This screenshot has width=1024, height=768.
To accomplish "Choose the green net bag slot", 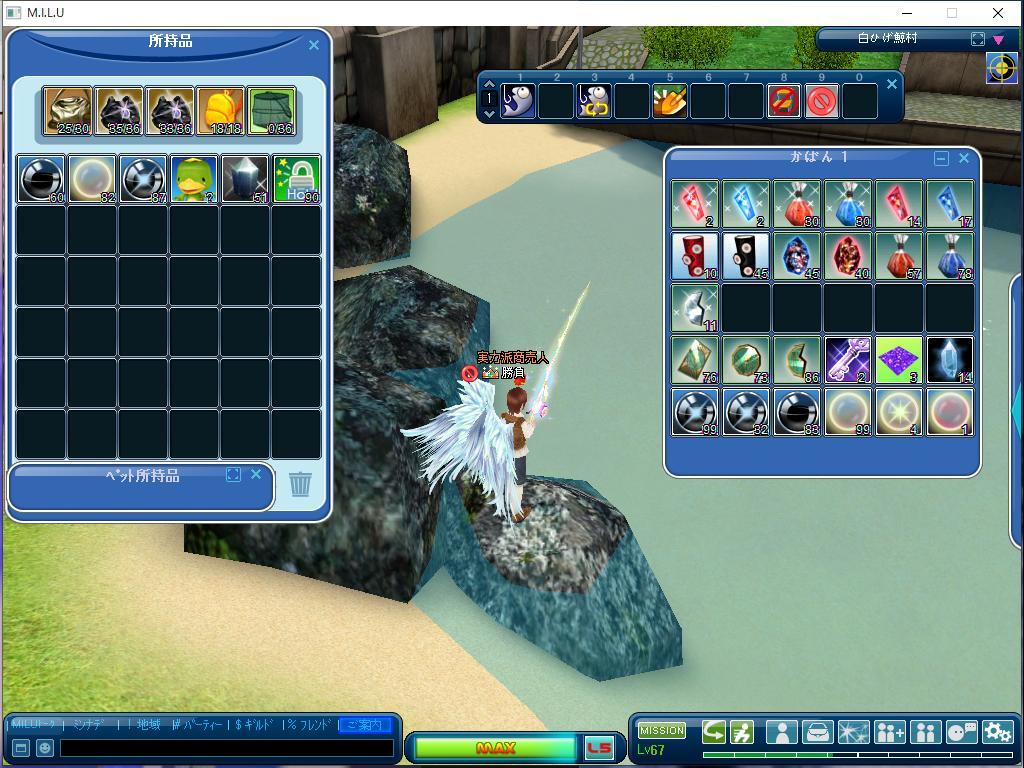I will click(272, 110).
